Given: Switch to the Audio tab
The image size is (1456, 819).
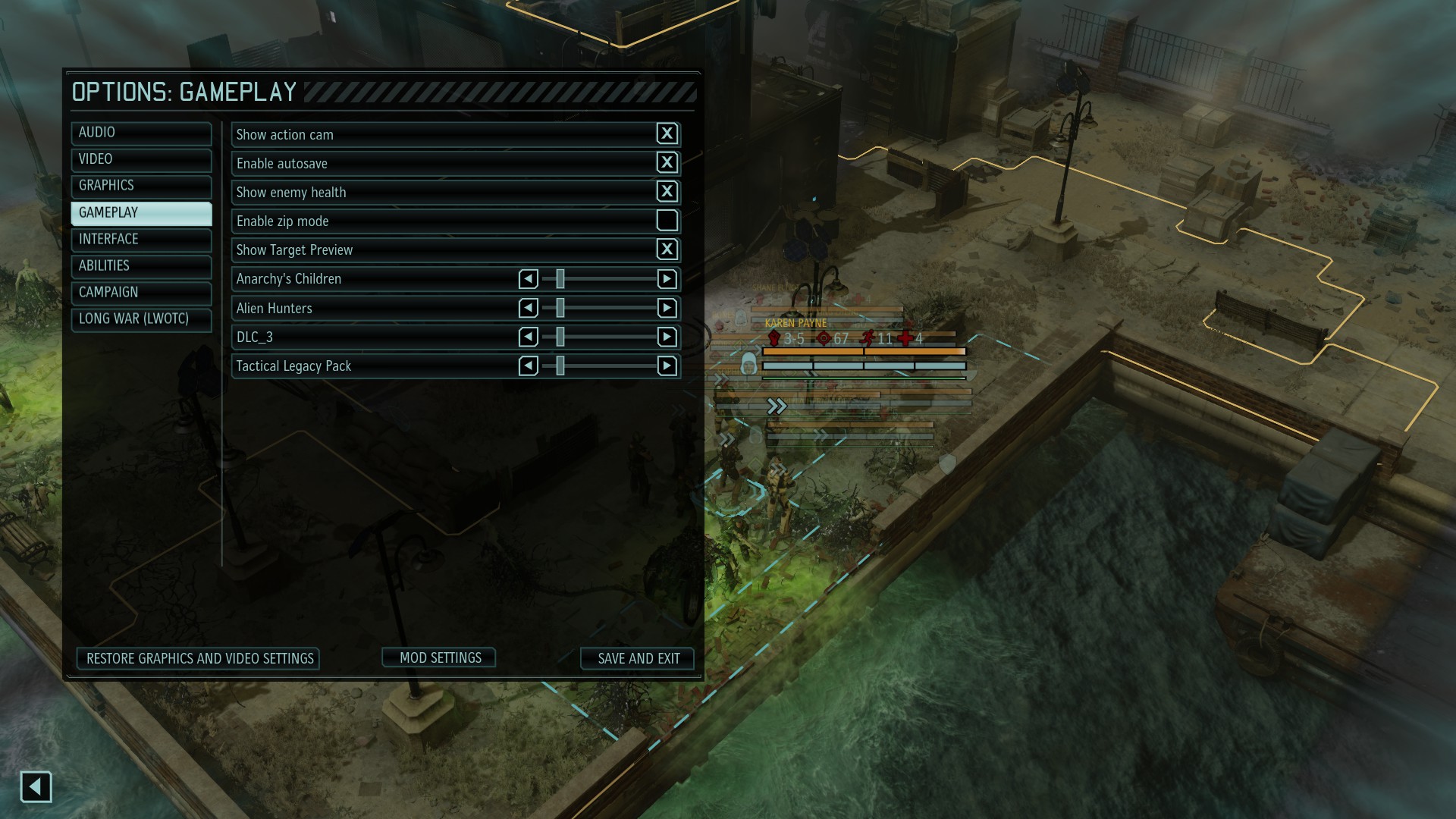Looking at the screenshot, I should point(141,133).
